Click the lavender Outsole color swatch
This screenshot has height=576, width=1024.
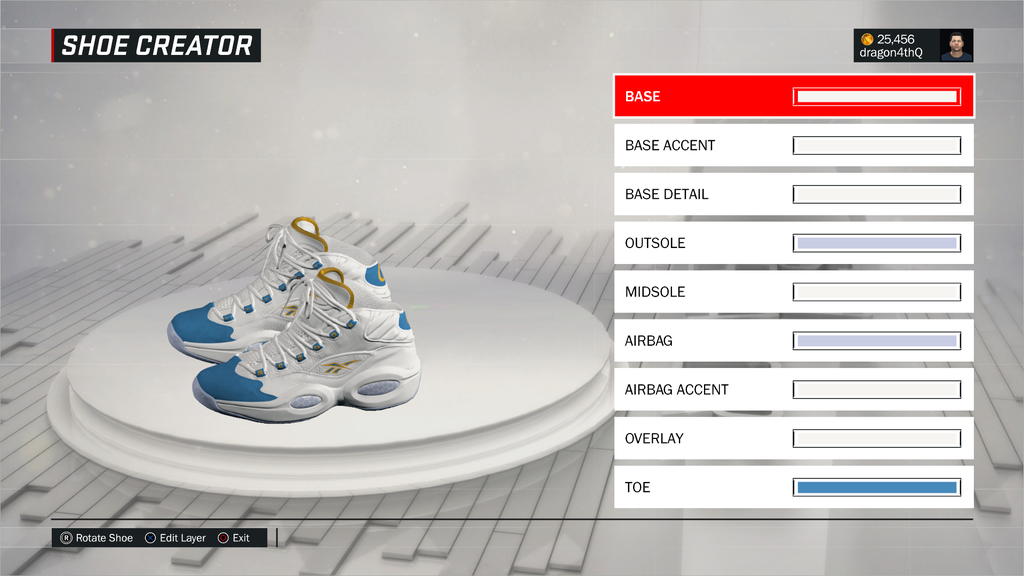pos(877,243)
